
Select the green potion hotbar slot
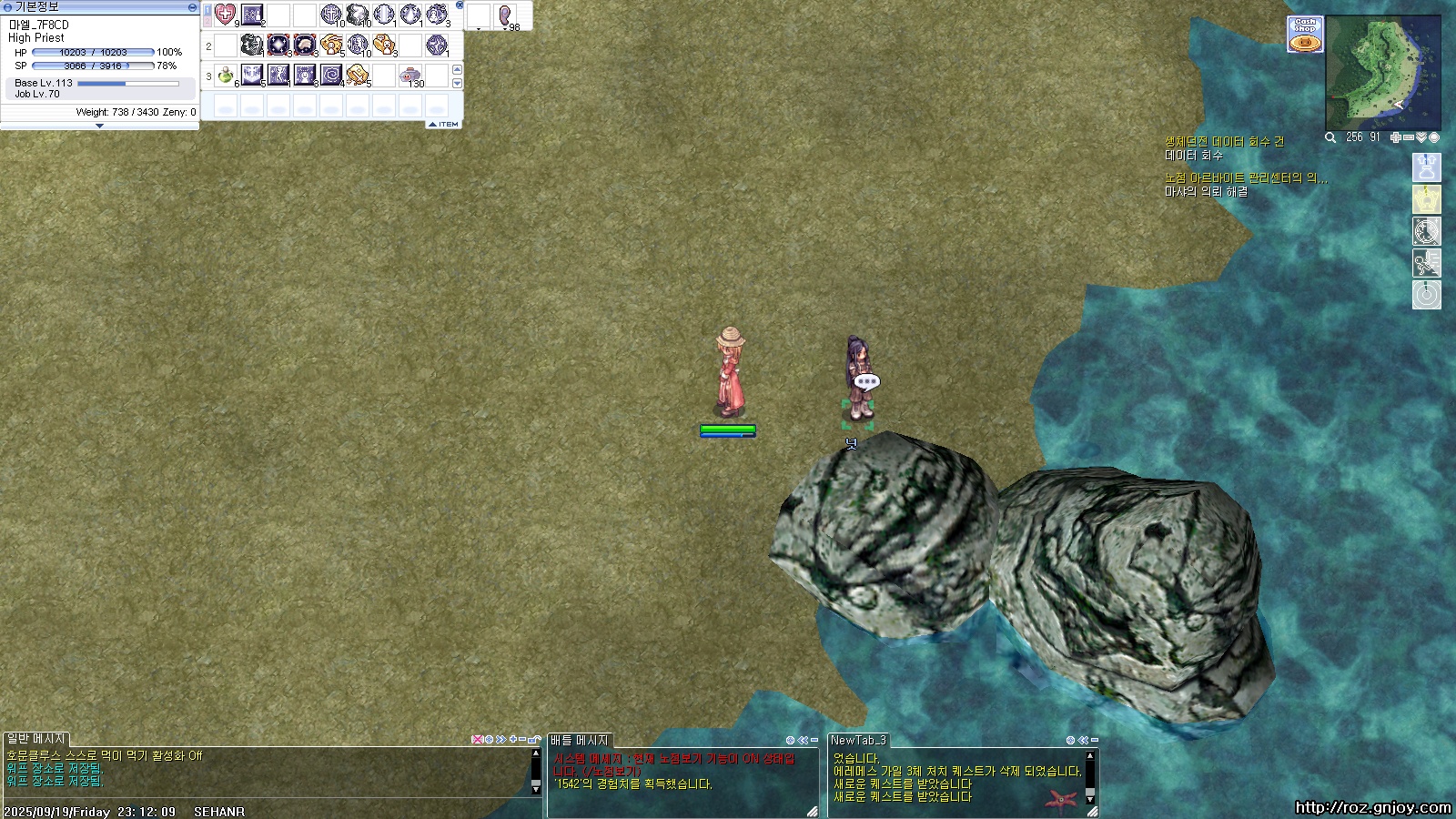pos(226,75)
